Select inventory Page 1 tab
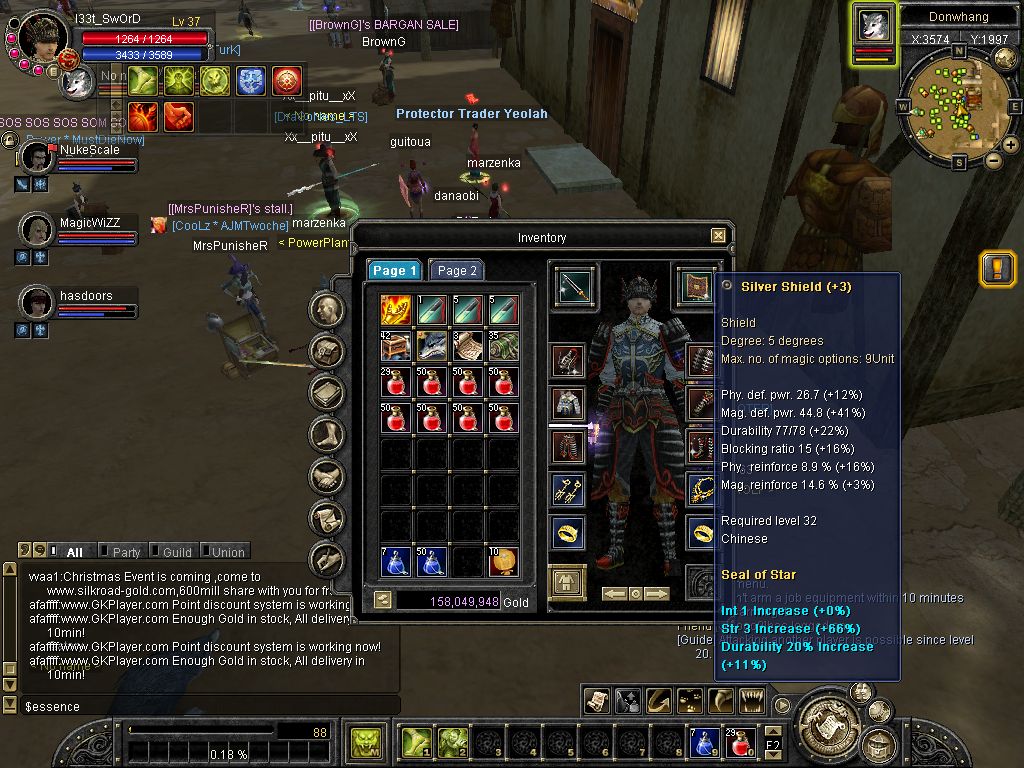Screen dimensions: 1024x768 click(395, 270)
